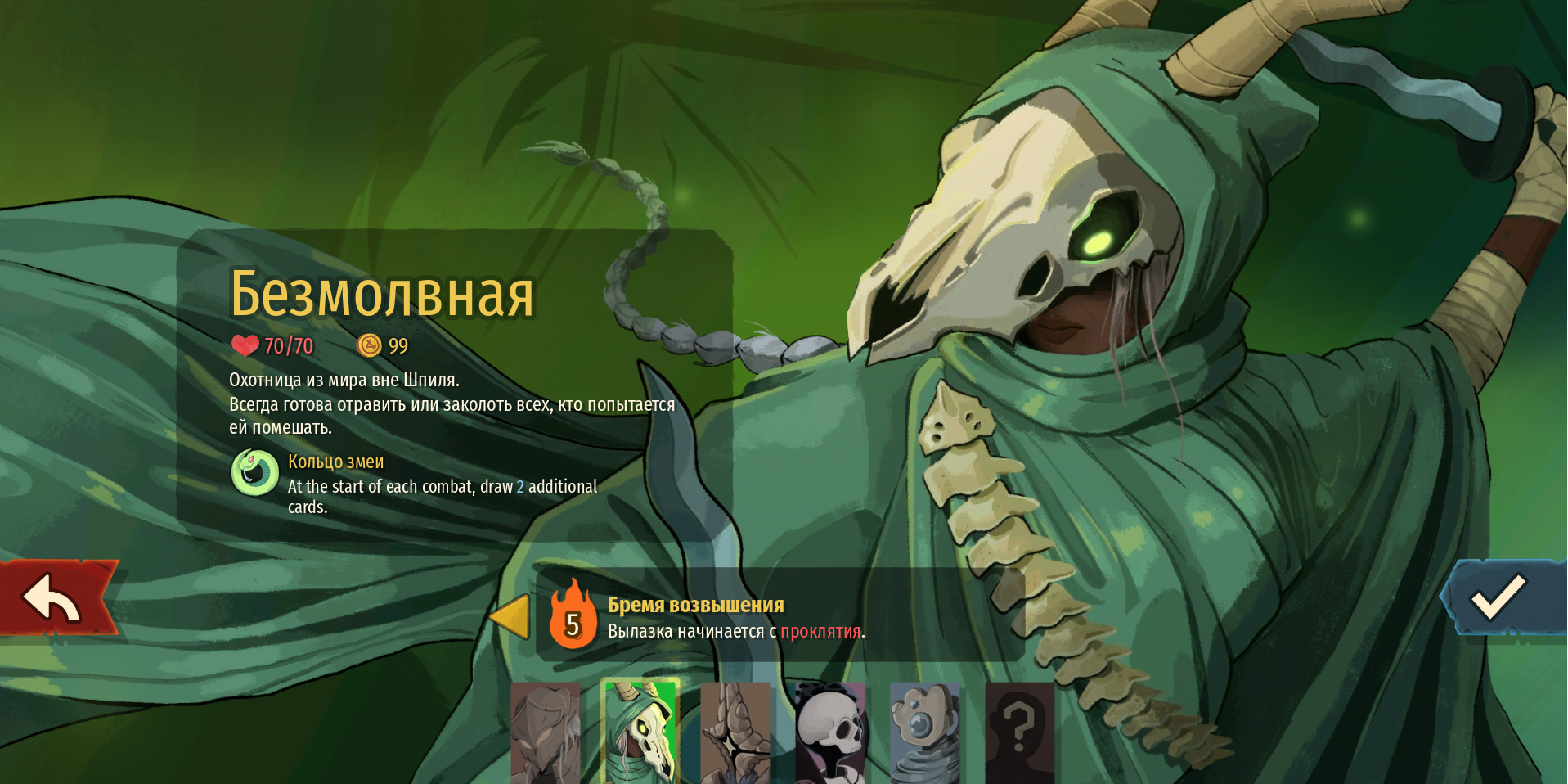Go back with the red arrow button
This screenshot has height=784, width=1568.
point(53,597)
